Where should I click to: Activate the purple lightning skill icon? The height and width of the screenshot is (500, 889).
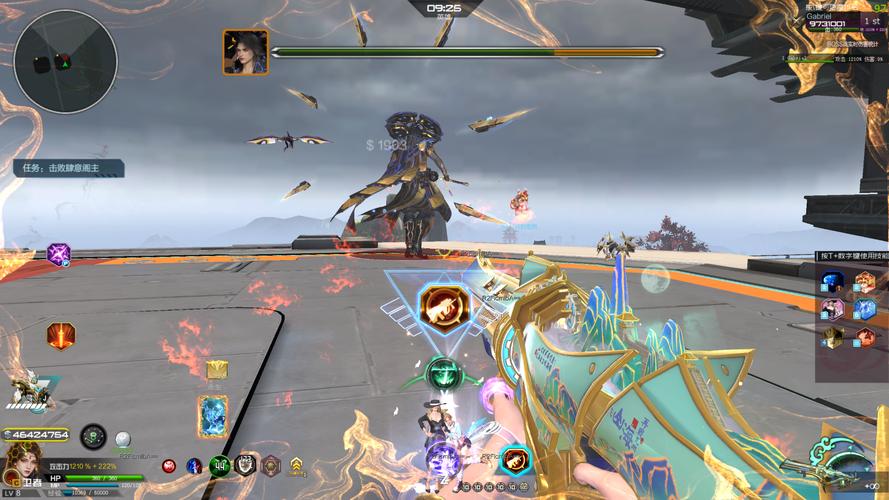click(x=58, y=254)
